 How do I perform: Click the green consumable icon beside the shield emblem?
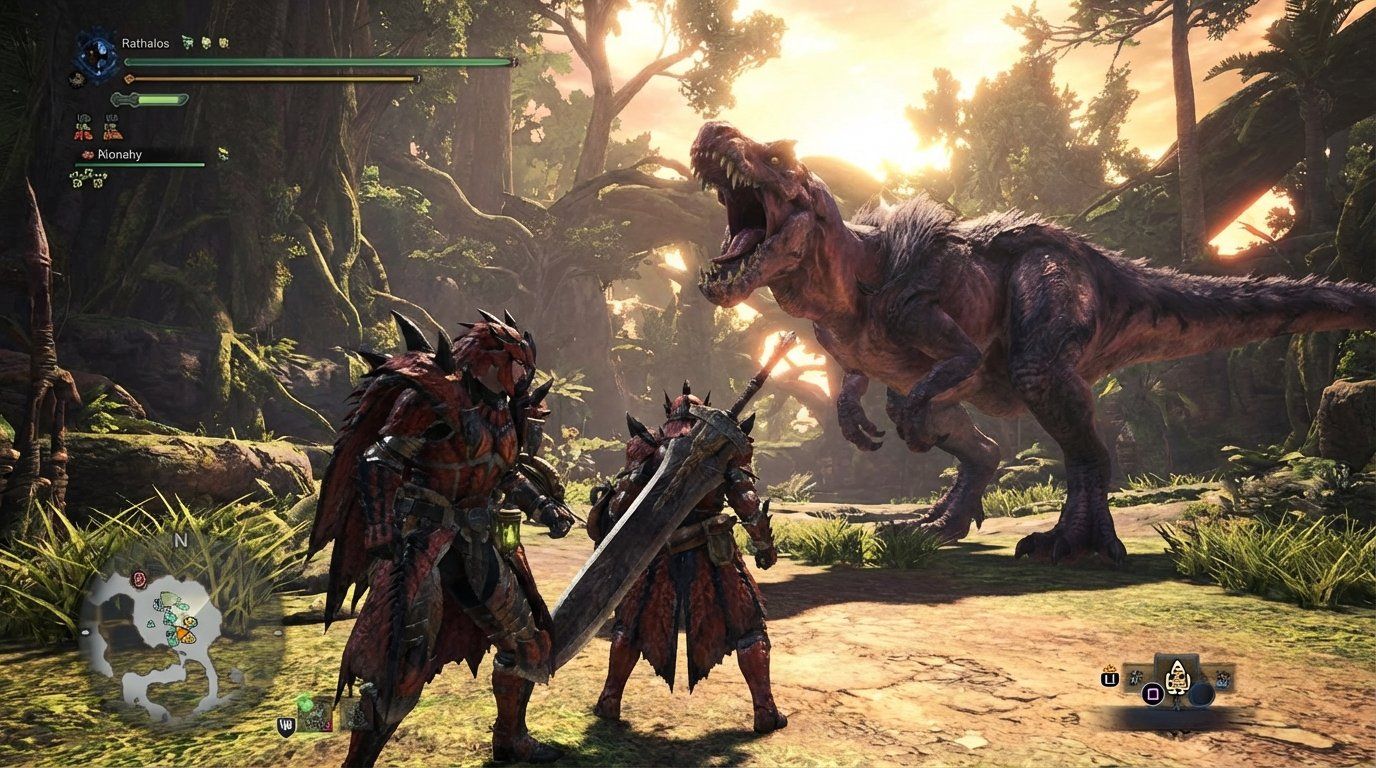click(x=305, y=704)
